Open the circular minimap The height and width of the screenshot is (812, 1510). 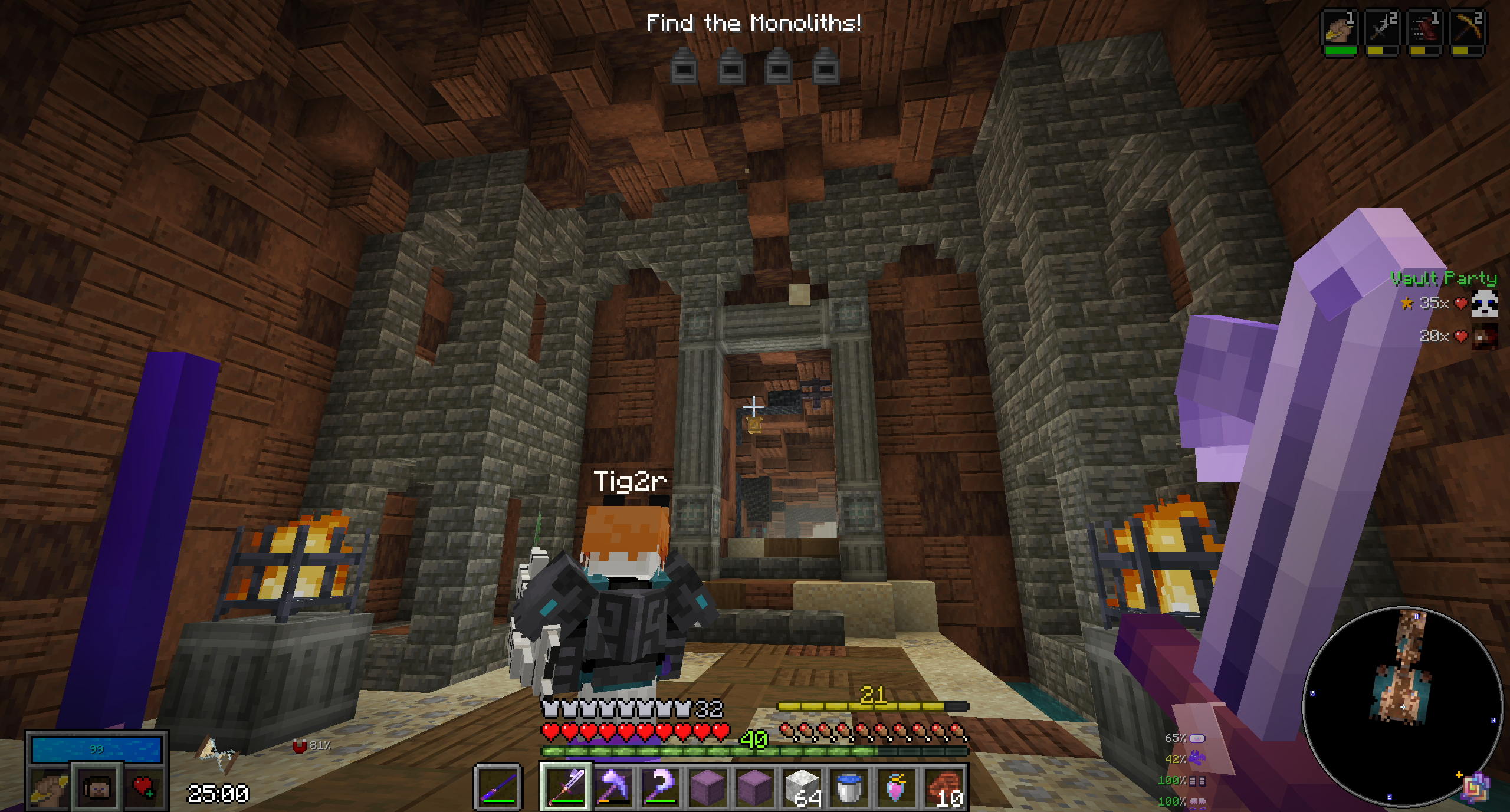(1401, 706)
